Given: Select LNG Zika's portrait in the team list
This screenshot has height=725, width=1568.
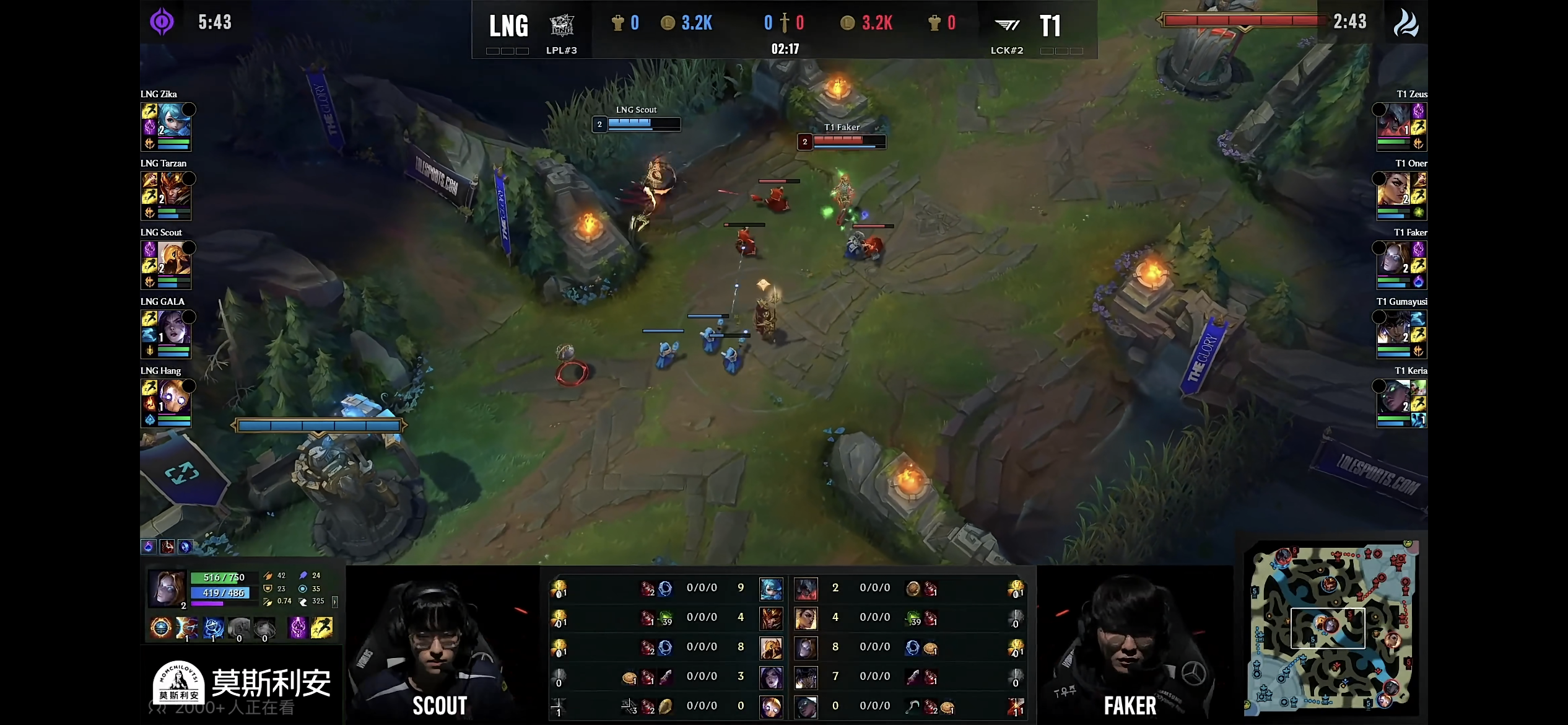Looking at the screenshot, I should [x=173, y=120].
